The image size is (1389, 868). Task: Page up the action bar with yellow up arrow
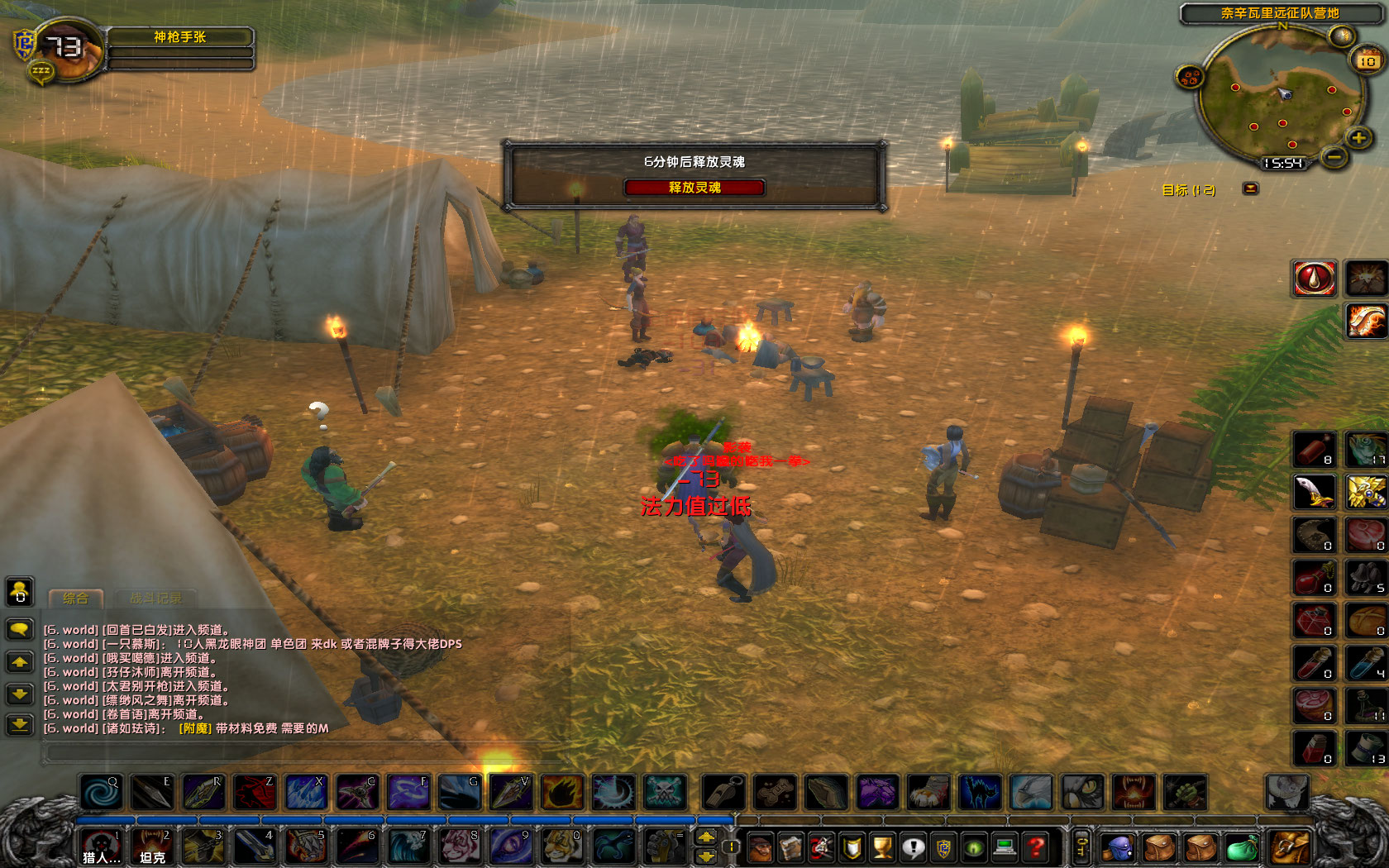pos(706,837)
